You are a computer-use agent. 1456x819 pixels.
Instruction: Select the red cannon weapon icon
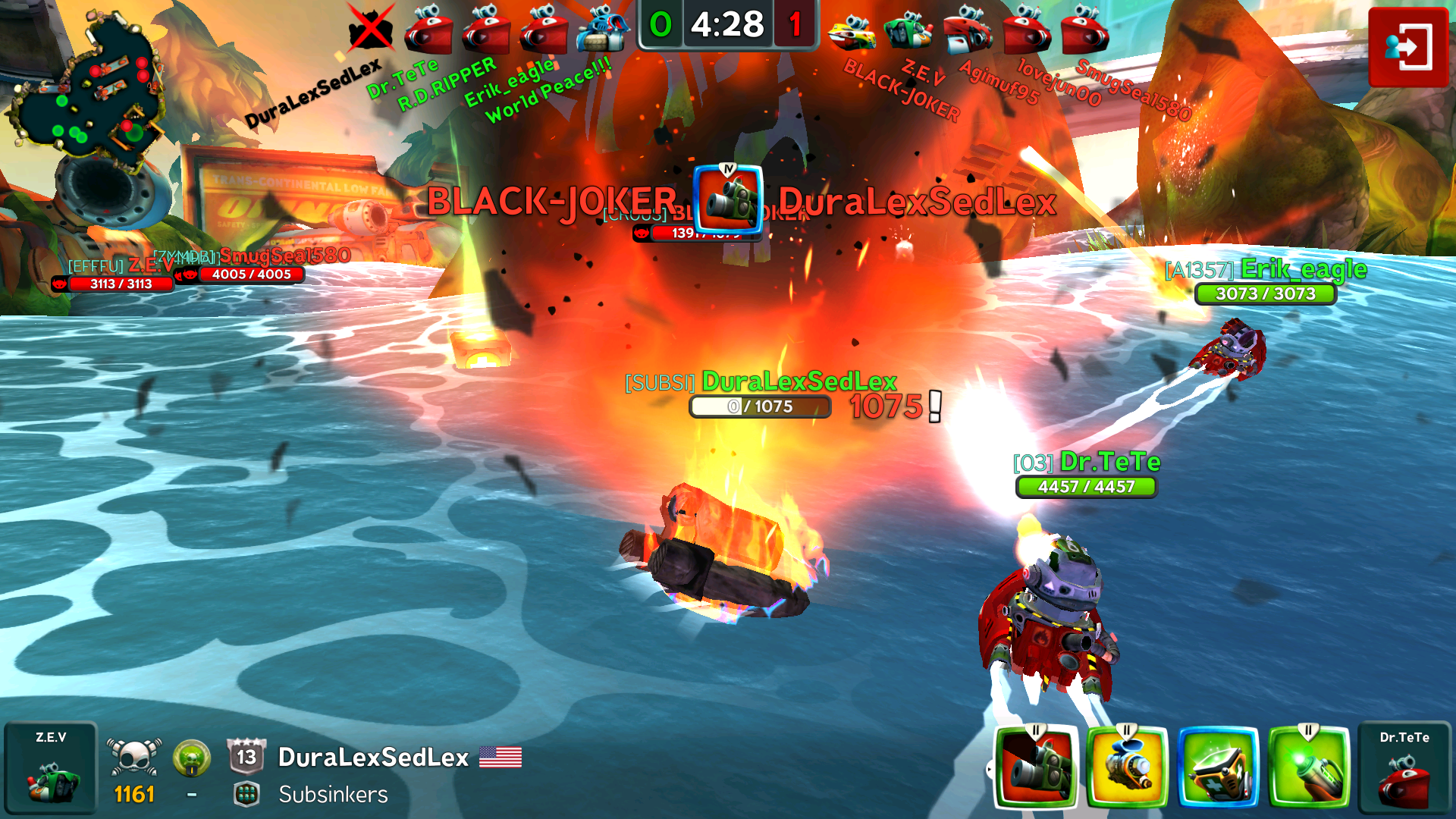coord(1037,767)
